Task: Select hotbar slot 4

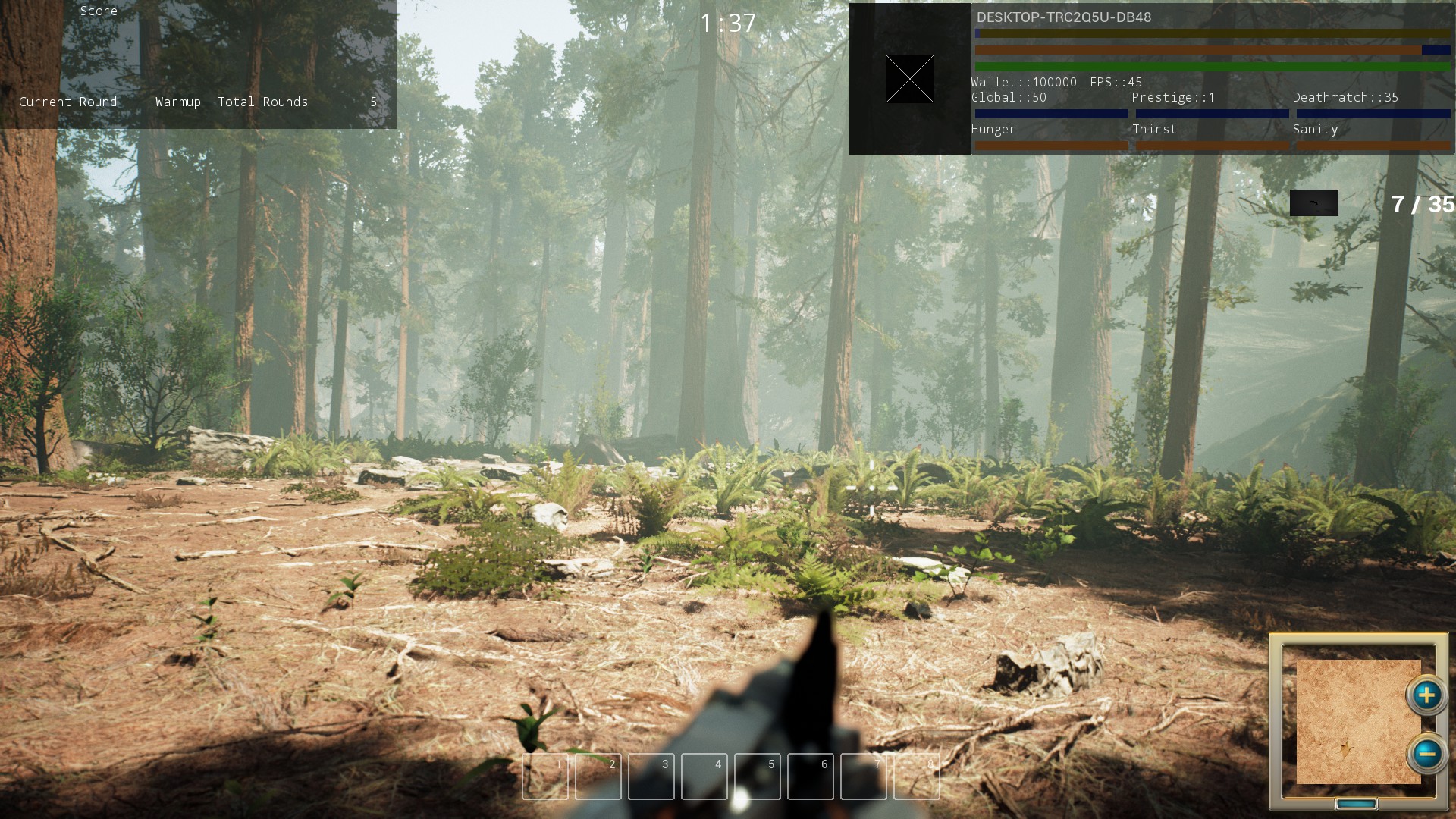Action: pyautogui.click(x=704, y=777)
